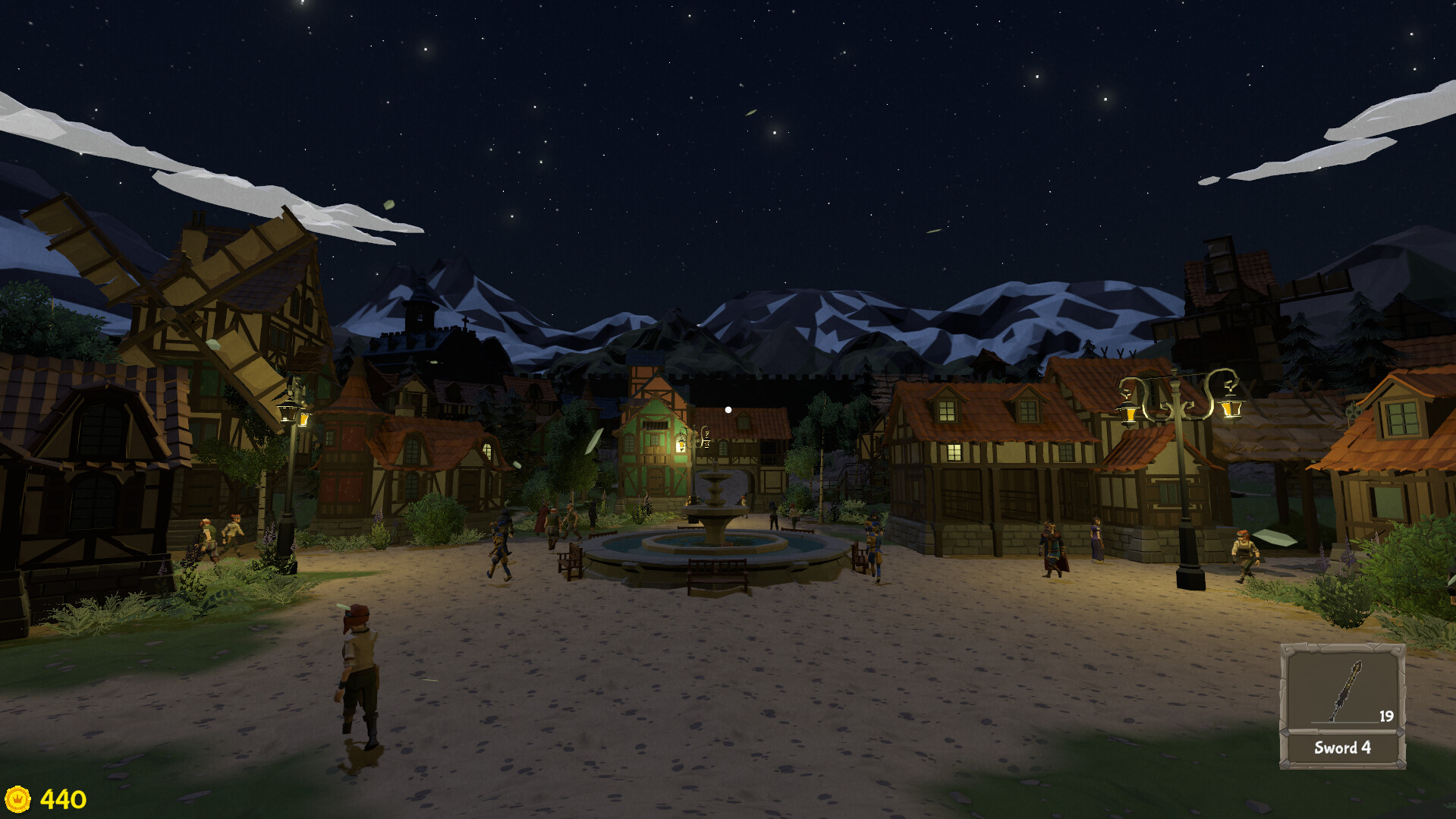The width and height of the screenshot is (1456, 819).
Task: Select the caped NPC walking on the right
Action: point(1055,543)
